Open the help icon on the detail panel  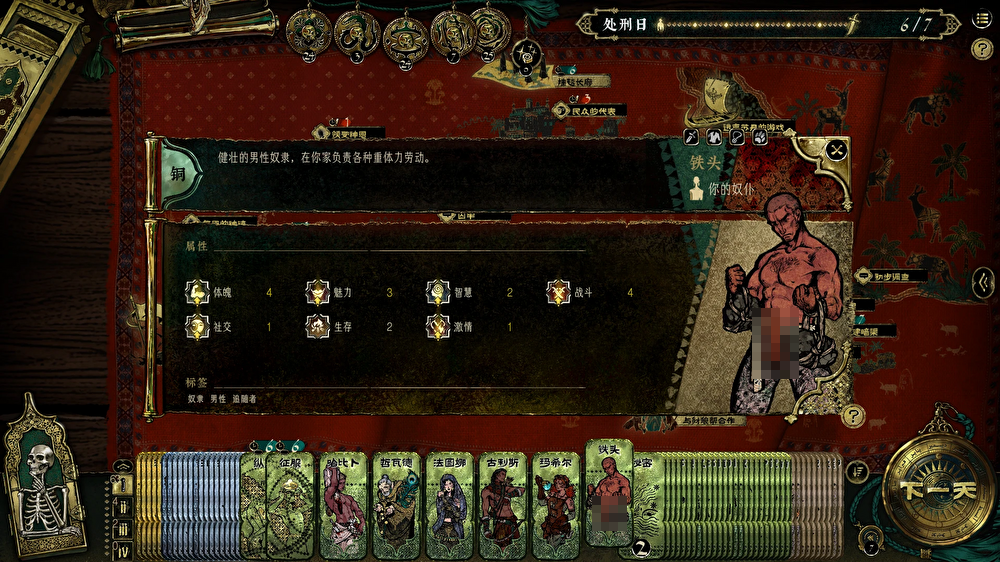(x=853, y=416)
